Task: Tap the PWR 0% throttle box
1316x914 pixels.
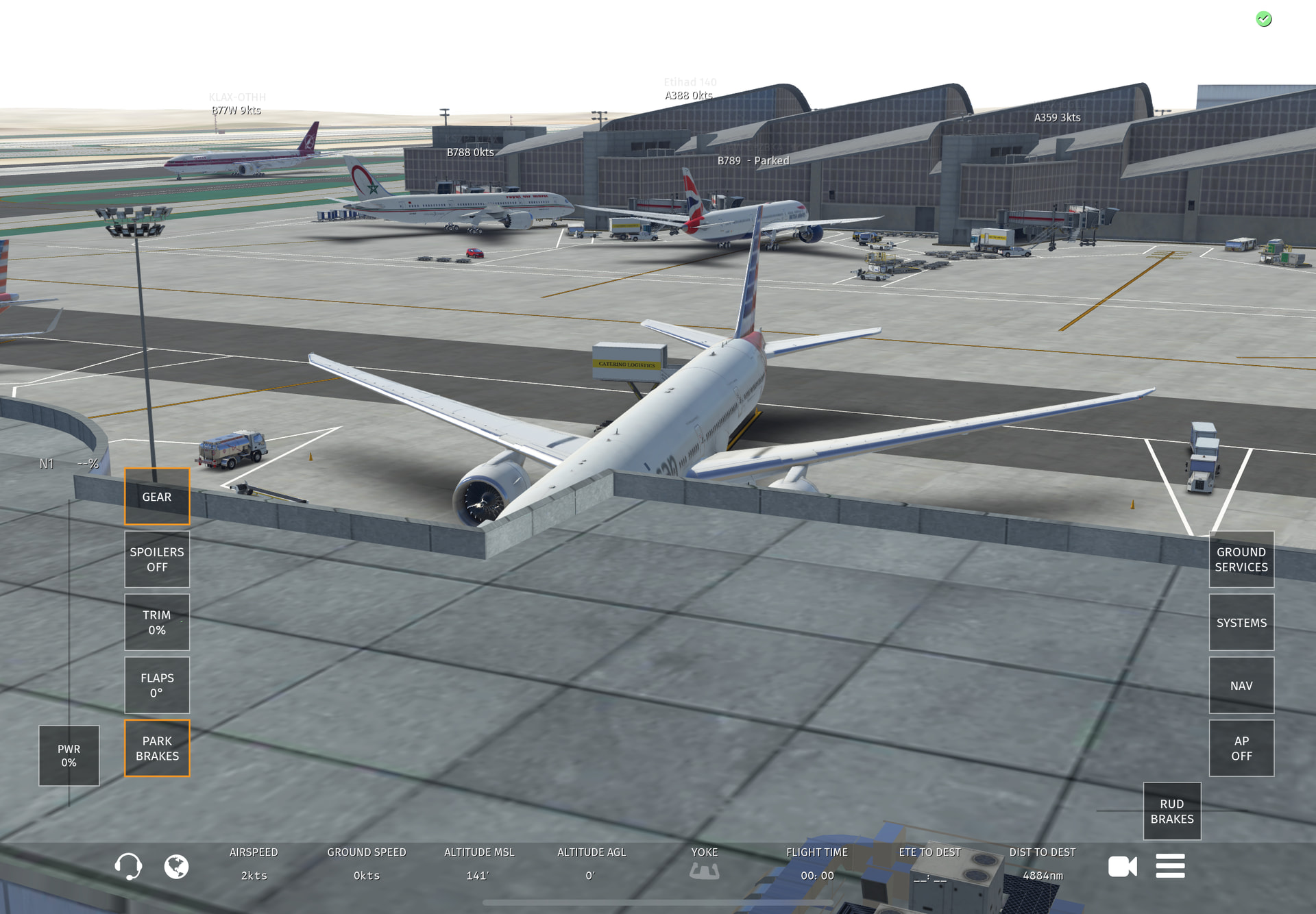Action: [x=69, y=756]
